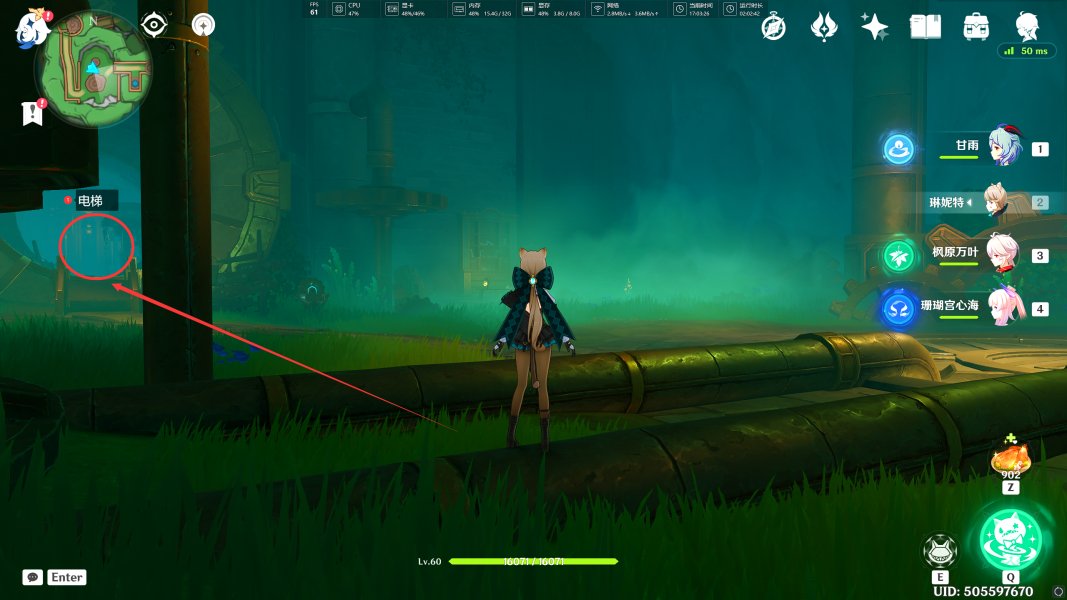
Task: Open the inventory backpack icon
Action: (x=976, y=27)
